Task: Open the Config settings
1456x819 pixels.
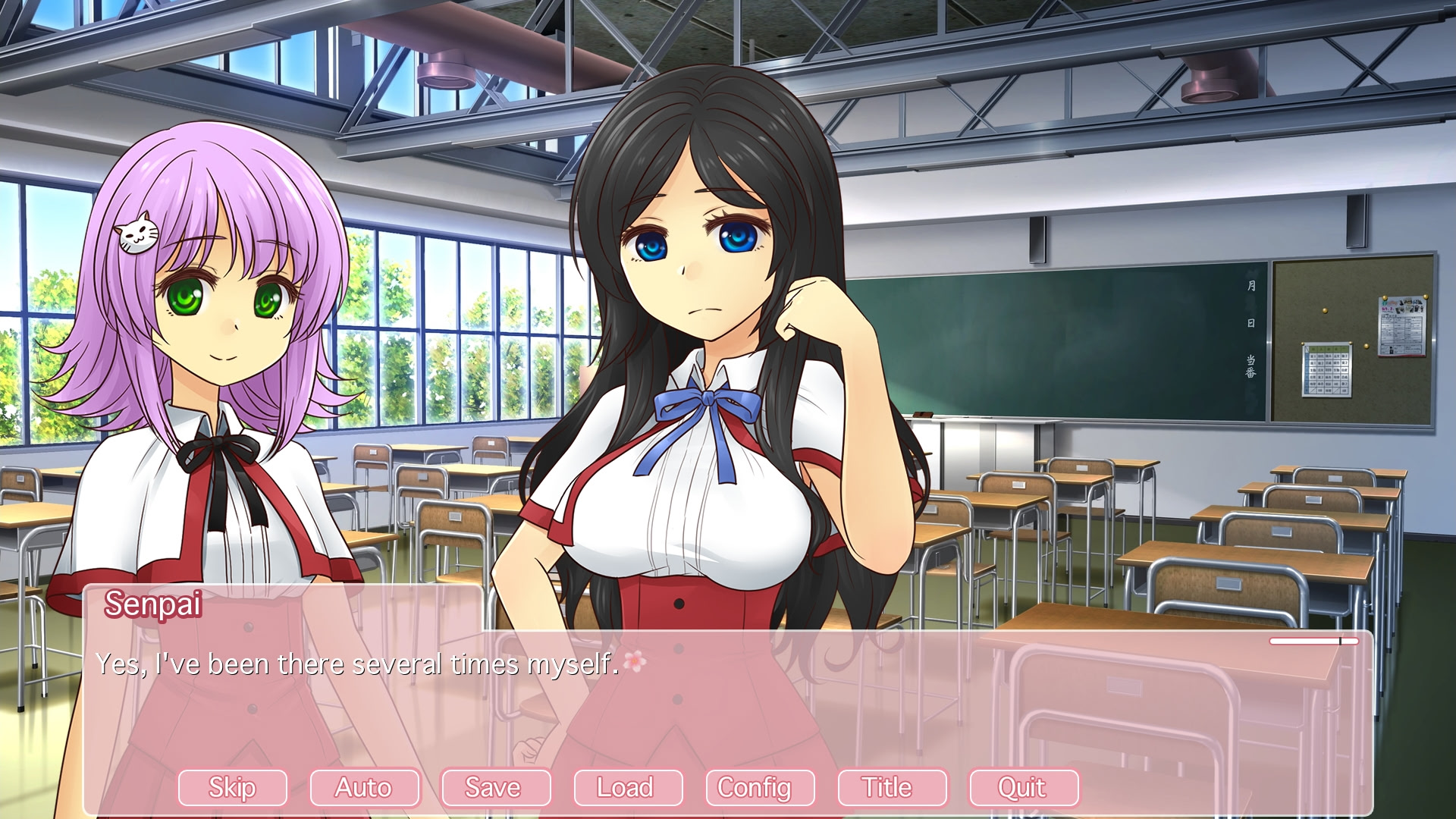Action: [x=759, y=788]
